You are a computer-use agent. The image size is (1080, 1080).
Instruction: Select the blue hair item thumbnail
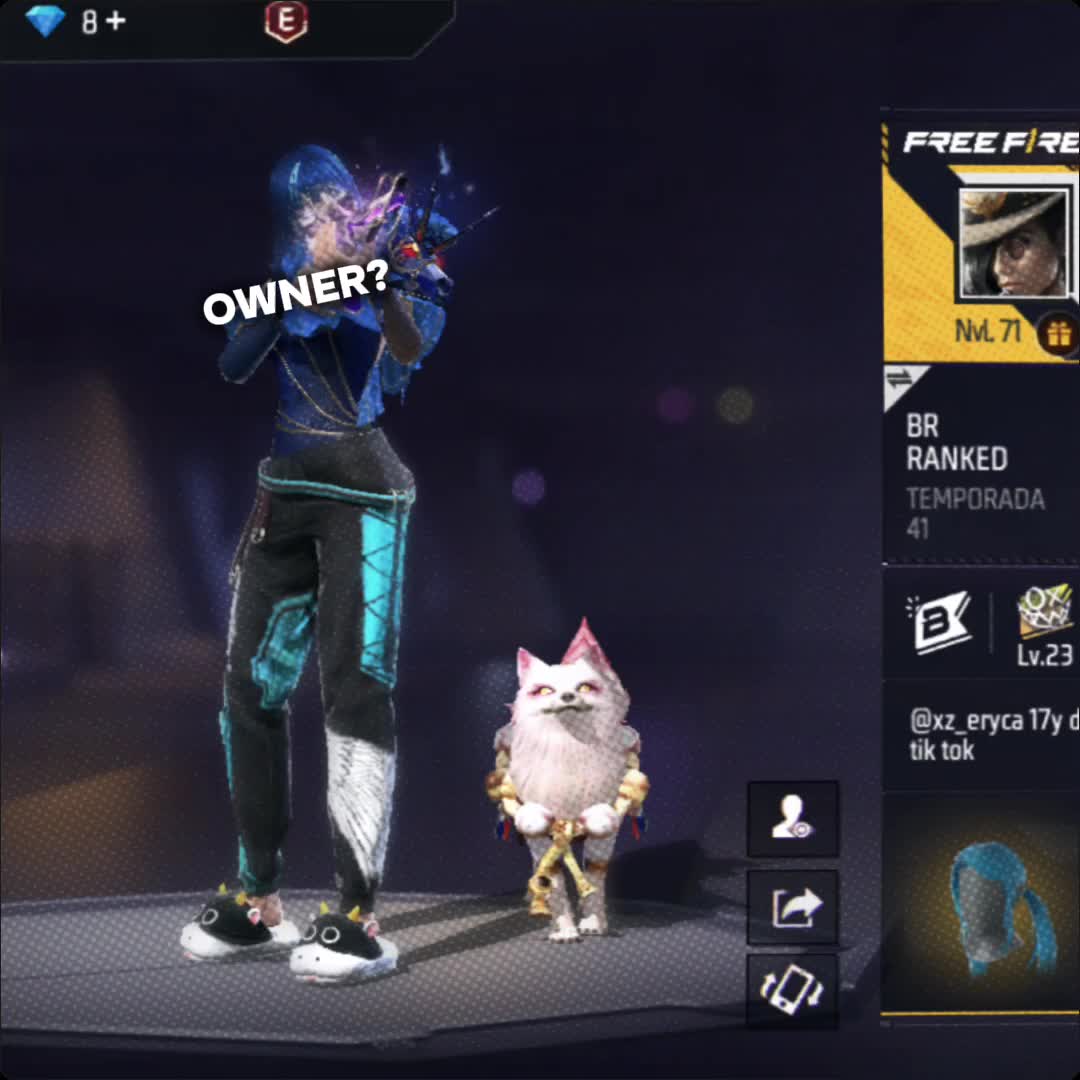point(1000,905)
